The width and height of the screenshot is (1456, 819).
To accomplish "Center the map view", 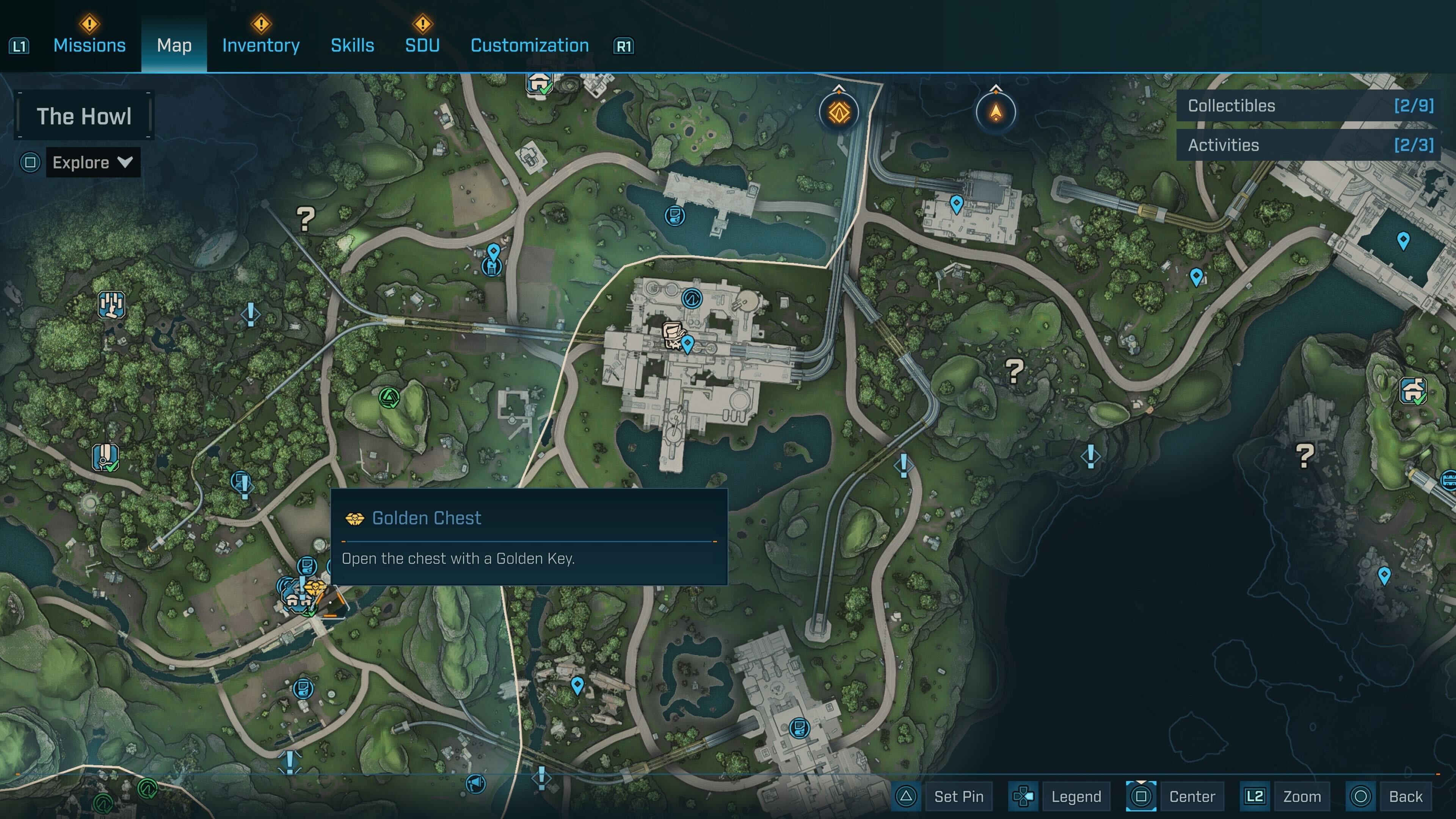I will [1191, 796].
